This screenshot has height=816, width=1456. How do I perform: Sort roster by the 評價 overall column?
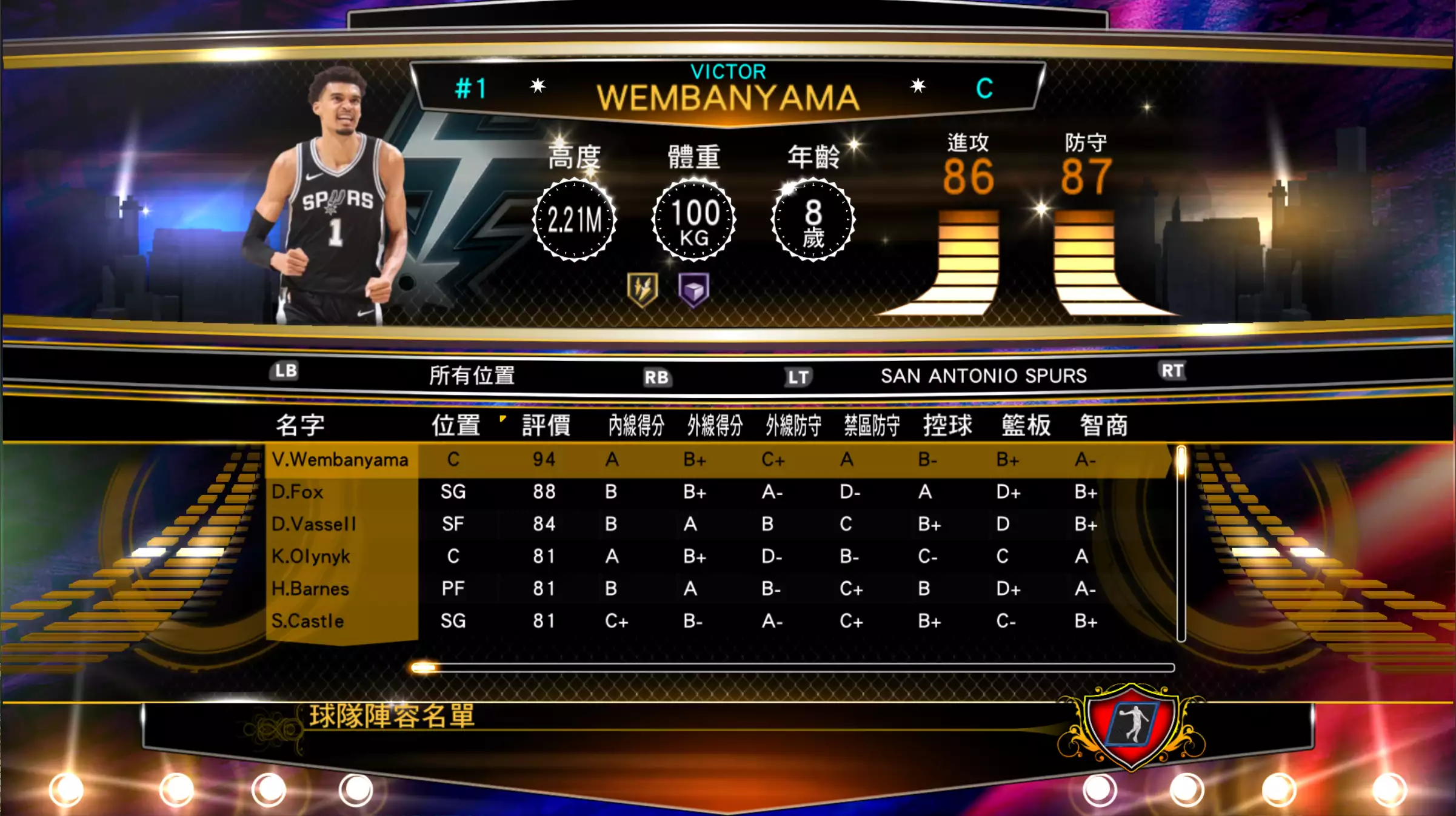[x=546, y=425]
